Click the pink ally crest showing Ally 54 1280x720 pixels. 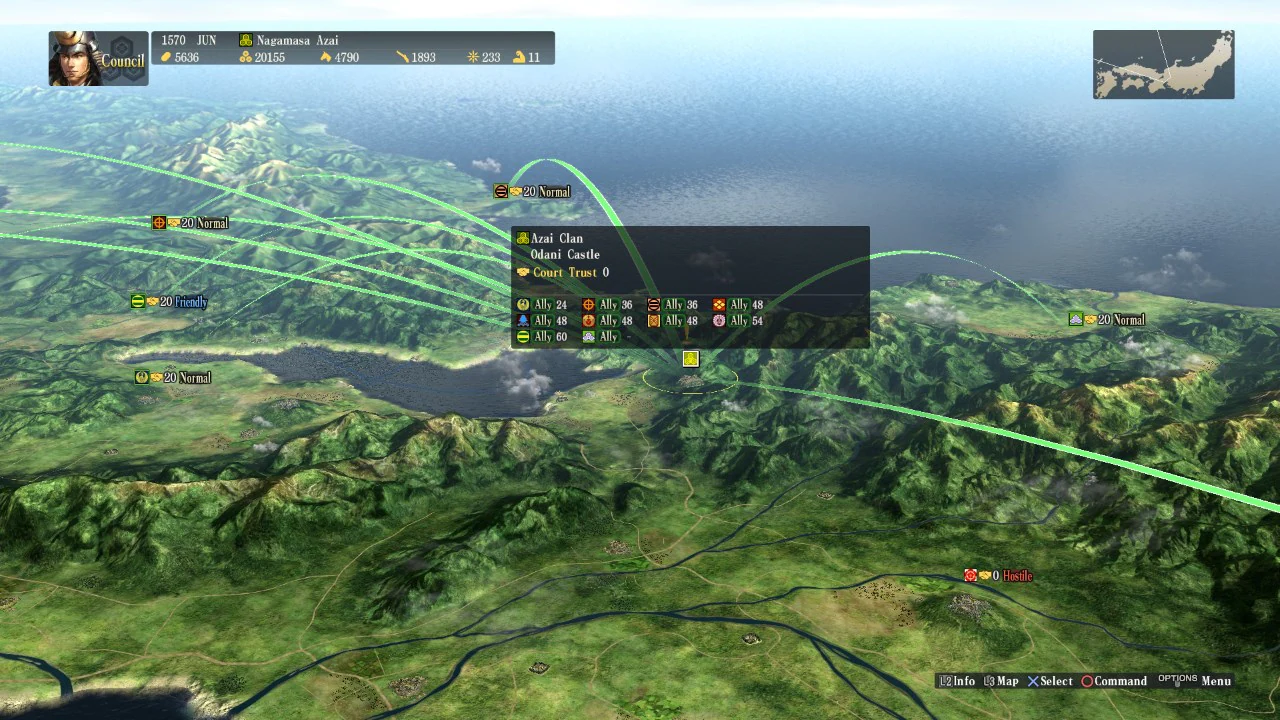(x=720, y=320)
